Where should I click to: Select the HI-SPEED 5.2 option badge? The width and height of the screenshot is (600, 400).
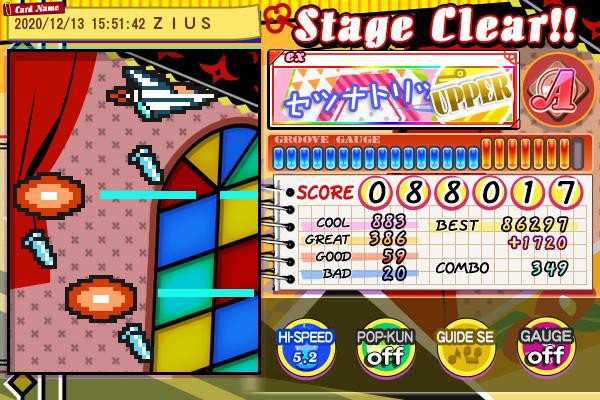(x=304, y=346)
